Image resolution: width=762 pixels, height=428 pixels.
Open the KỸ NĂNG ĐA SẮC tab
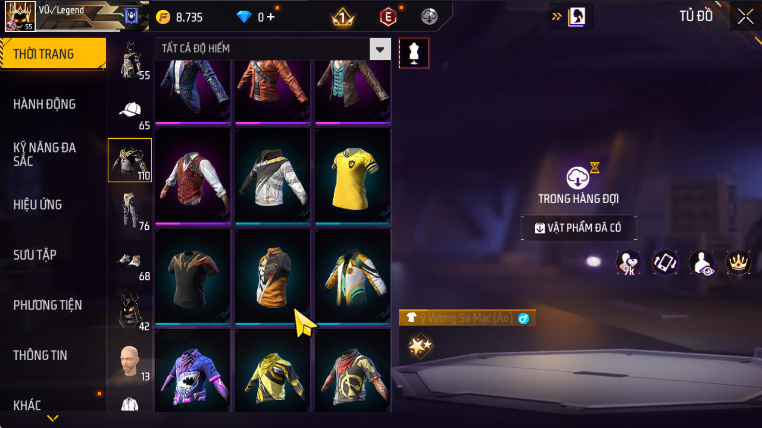(x=45, y=154)
